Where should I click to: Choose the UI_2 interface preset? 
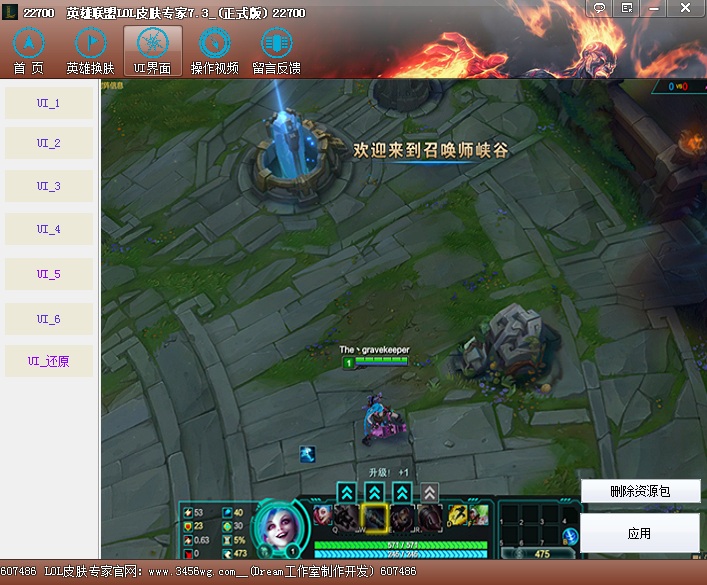pos(49,143)
